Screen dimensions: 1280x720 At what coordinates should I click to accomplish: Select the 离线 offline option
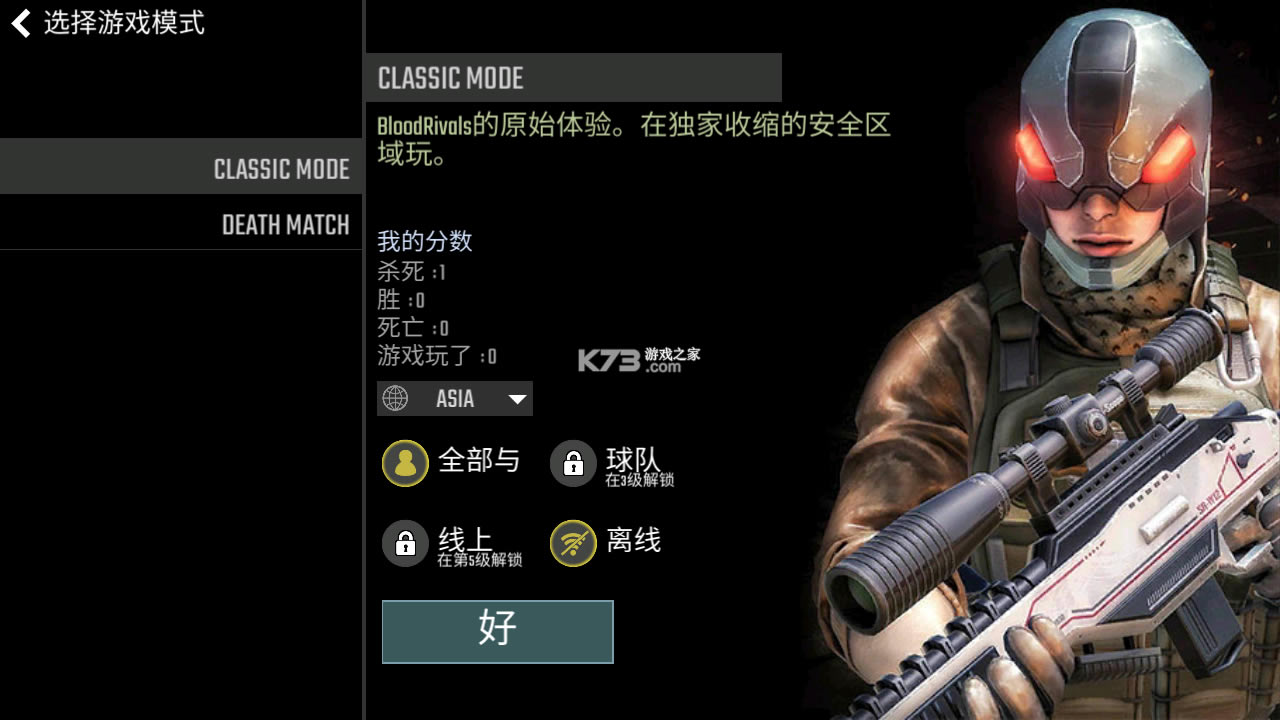click(x=574, y=544)
